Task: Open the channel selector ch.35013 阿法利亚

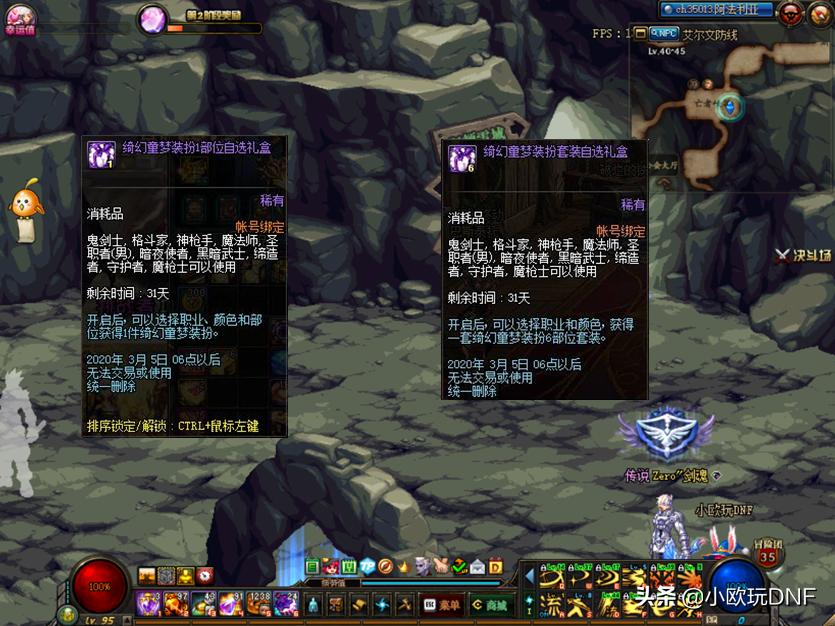Action: 717,10
